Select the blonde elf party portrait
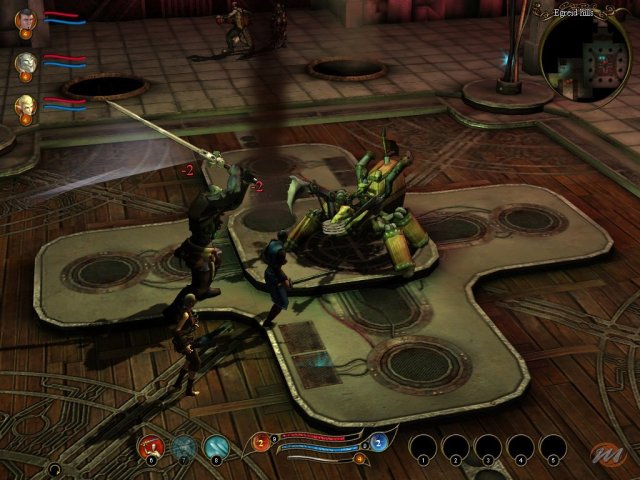 click(x=26, y=104)
